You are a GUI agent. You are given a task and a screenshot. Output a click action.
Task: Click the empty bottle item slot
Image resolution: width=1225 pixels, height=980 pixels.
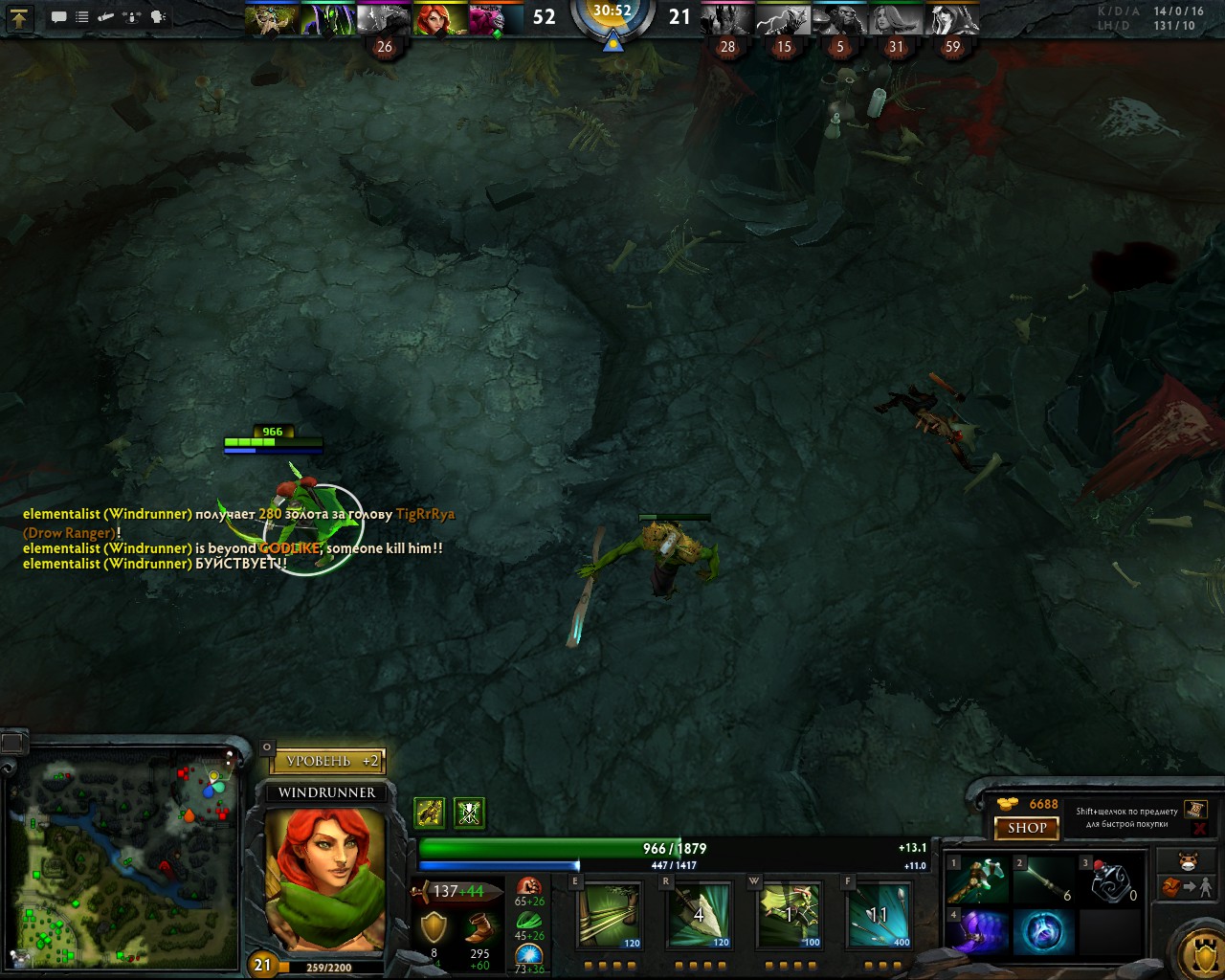click(x=1111, y=880)
